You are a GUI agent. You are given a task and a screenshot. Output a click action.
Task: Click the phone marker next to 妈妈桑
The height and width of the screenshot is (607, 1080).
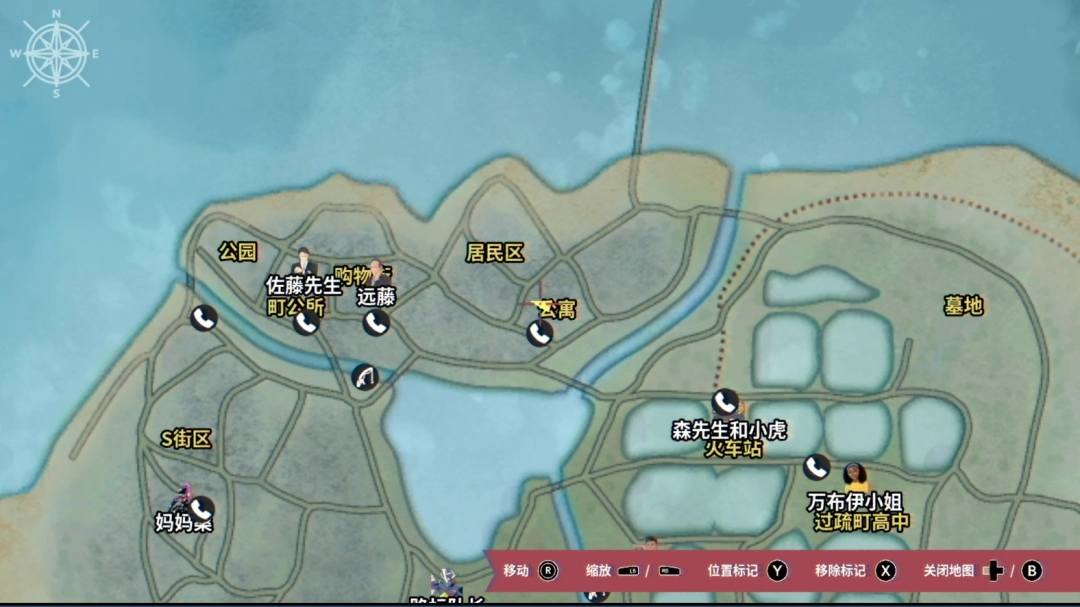(x=201, y=509)
